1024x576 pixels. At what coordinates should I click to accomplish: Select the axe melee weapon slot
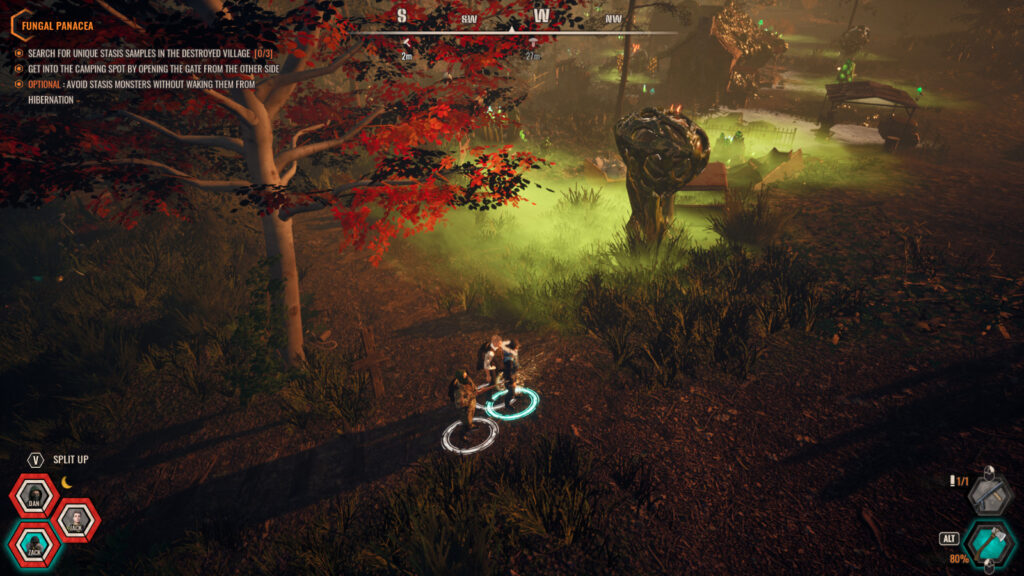click(x=989, y=543)
